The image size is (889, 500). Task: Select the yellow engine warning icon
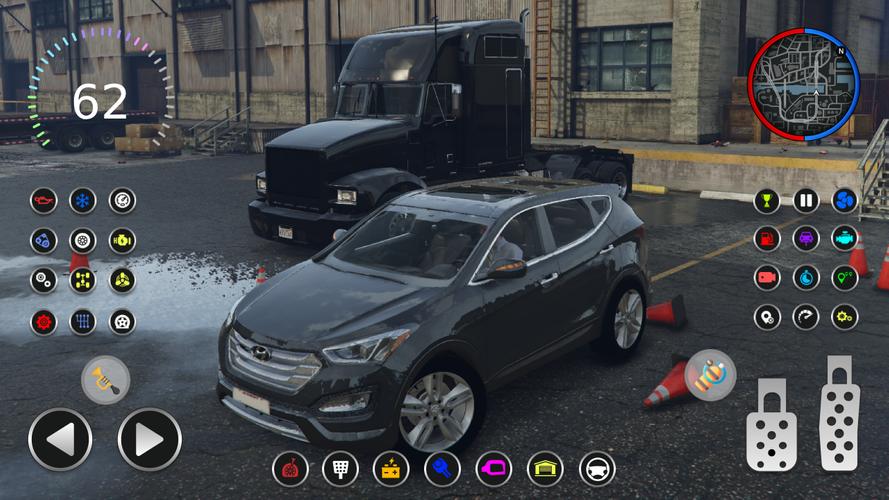tap(122, 240)
